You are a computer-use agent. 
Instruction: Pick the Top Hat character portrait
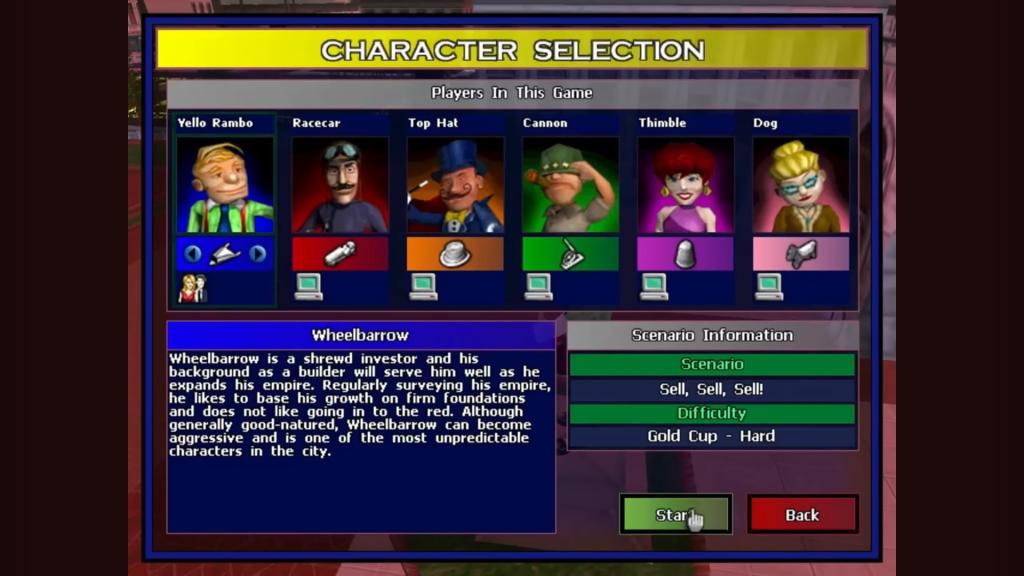click(x=455, y=185)
